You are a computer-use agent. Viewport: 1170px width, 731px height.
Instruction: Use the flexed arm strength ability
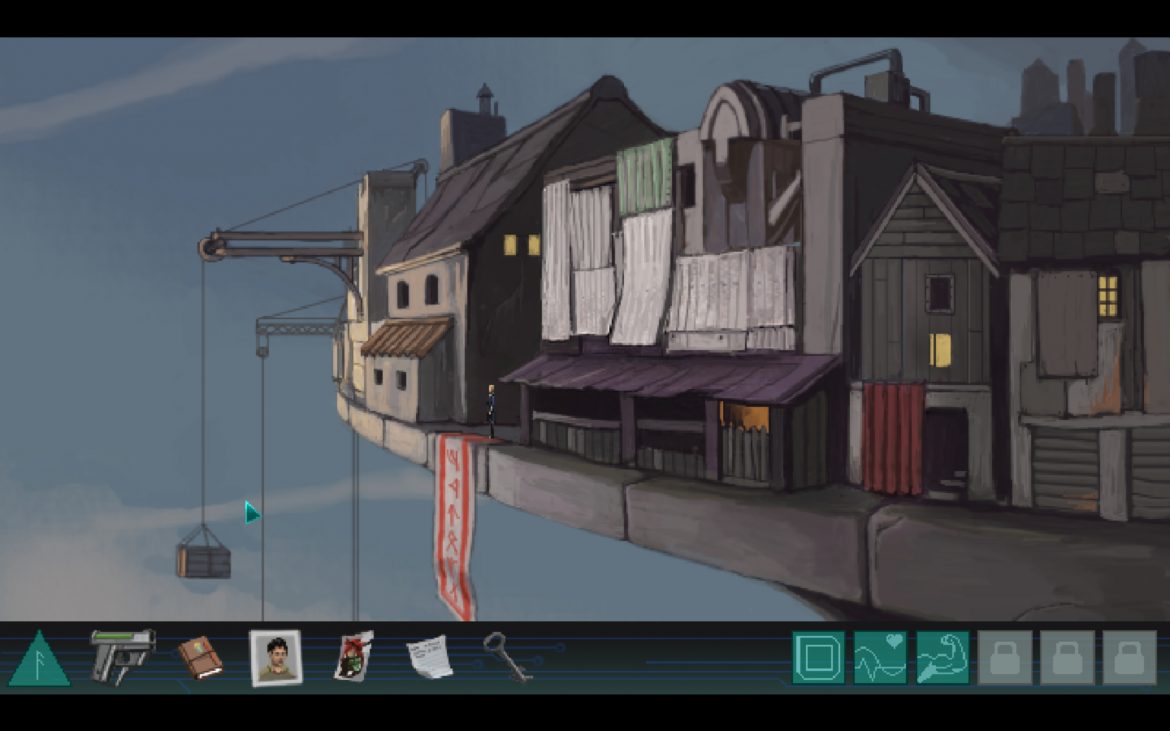(x=942, y=657)
